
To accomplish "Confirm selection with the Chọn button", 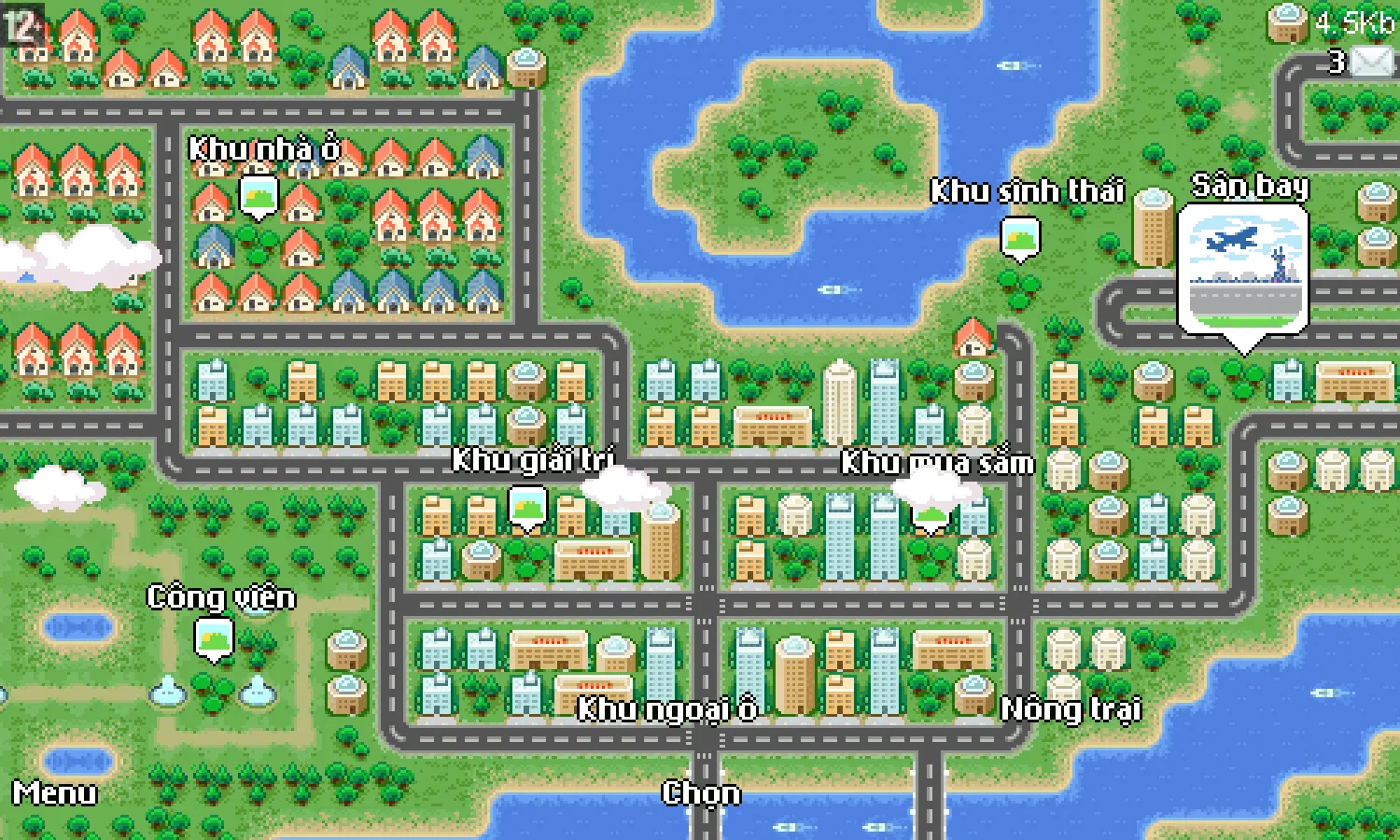I will click(x=701, y=793).
